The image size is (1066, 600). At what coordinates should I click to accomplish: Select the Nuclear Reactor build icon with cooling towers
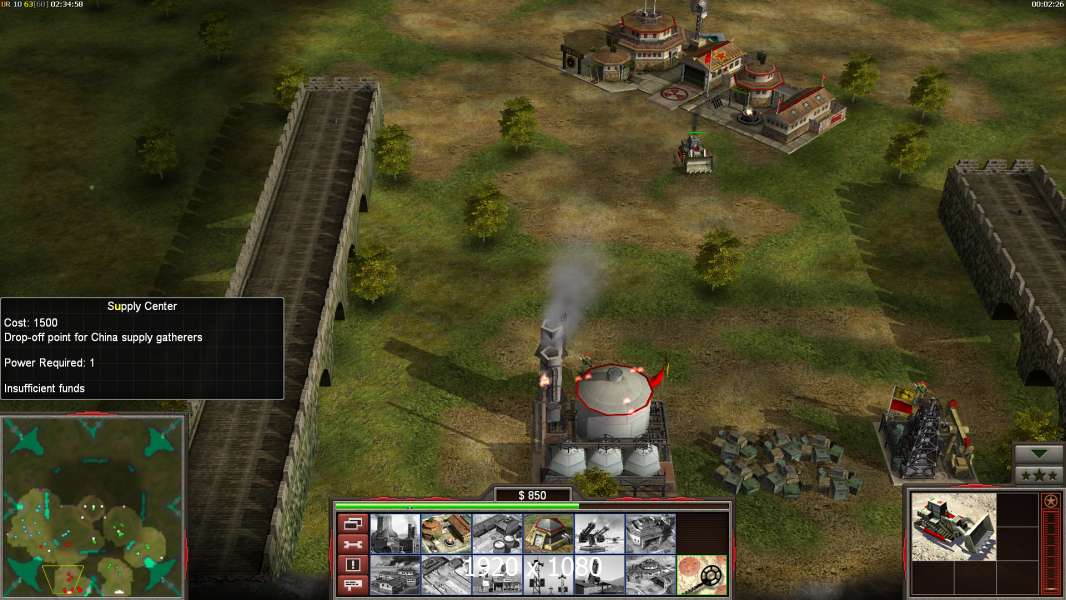click(395, 534)
